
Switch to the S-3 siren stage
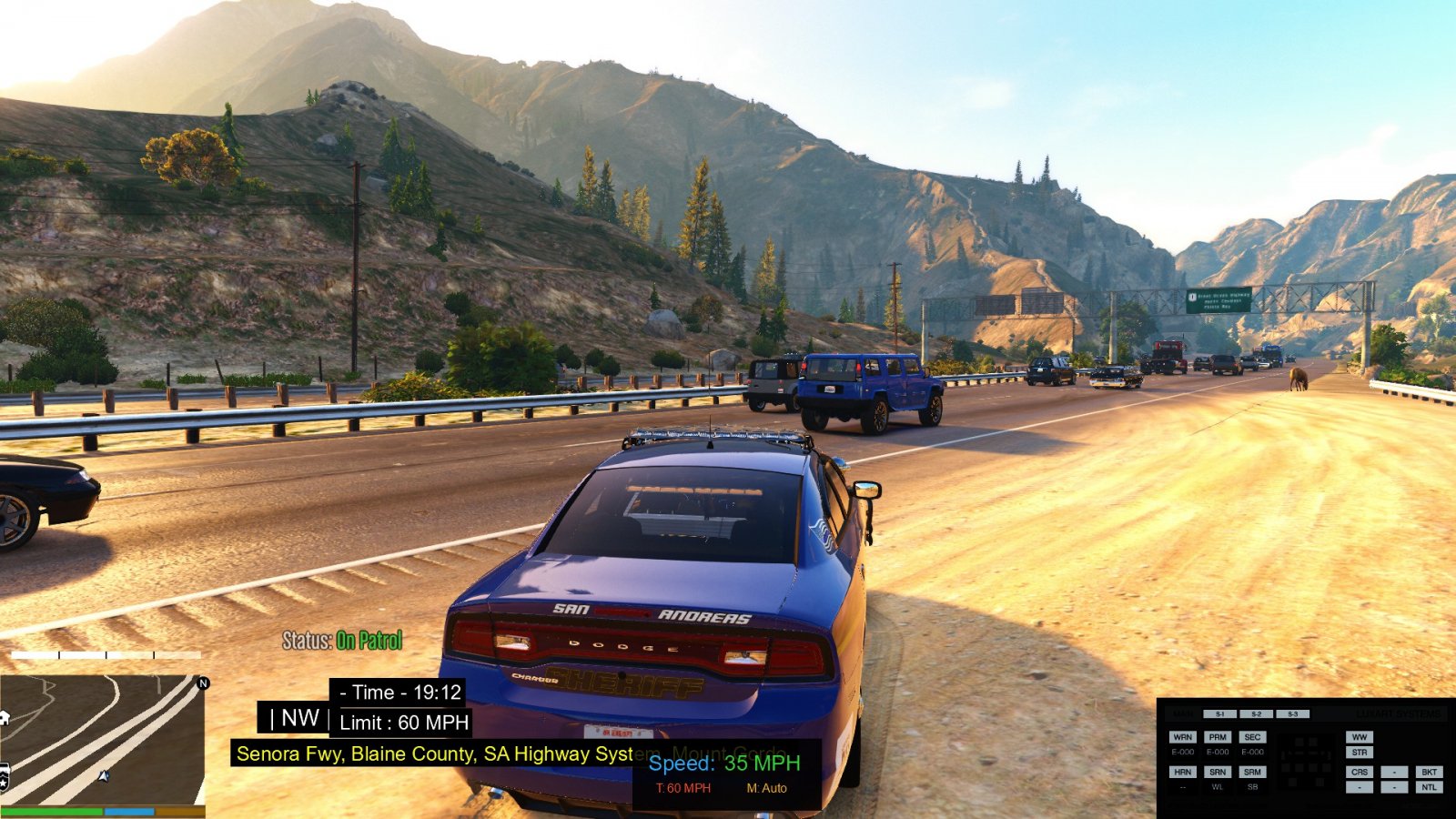[1292, 714]
